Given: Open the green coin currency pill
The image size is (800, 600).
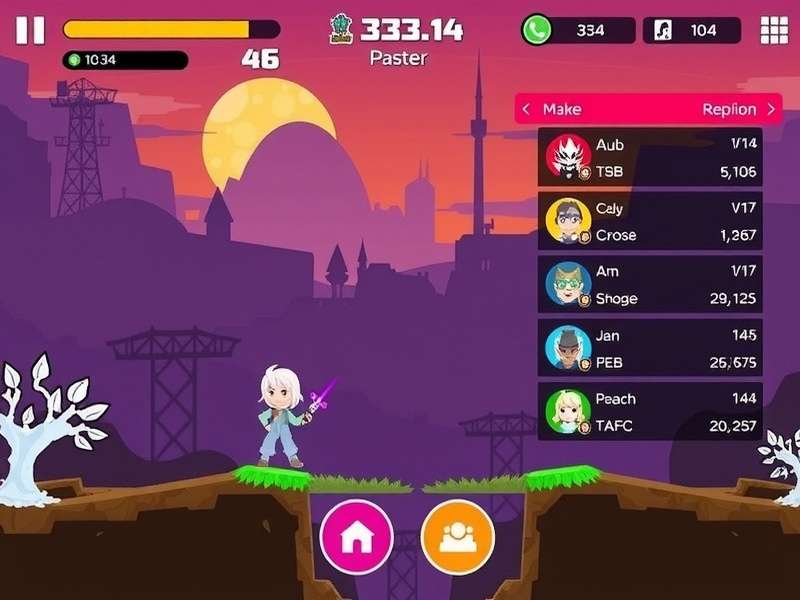Looking at the screenshot, I should point(125,60).
